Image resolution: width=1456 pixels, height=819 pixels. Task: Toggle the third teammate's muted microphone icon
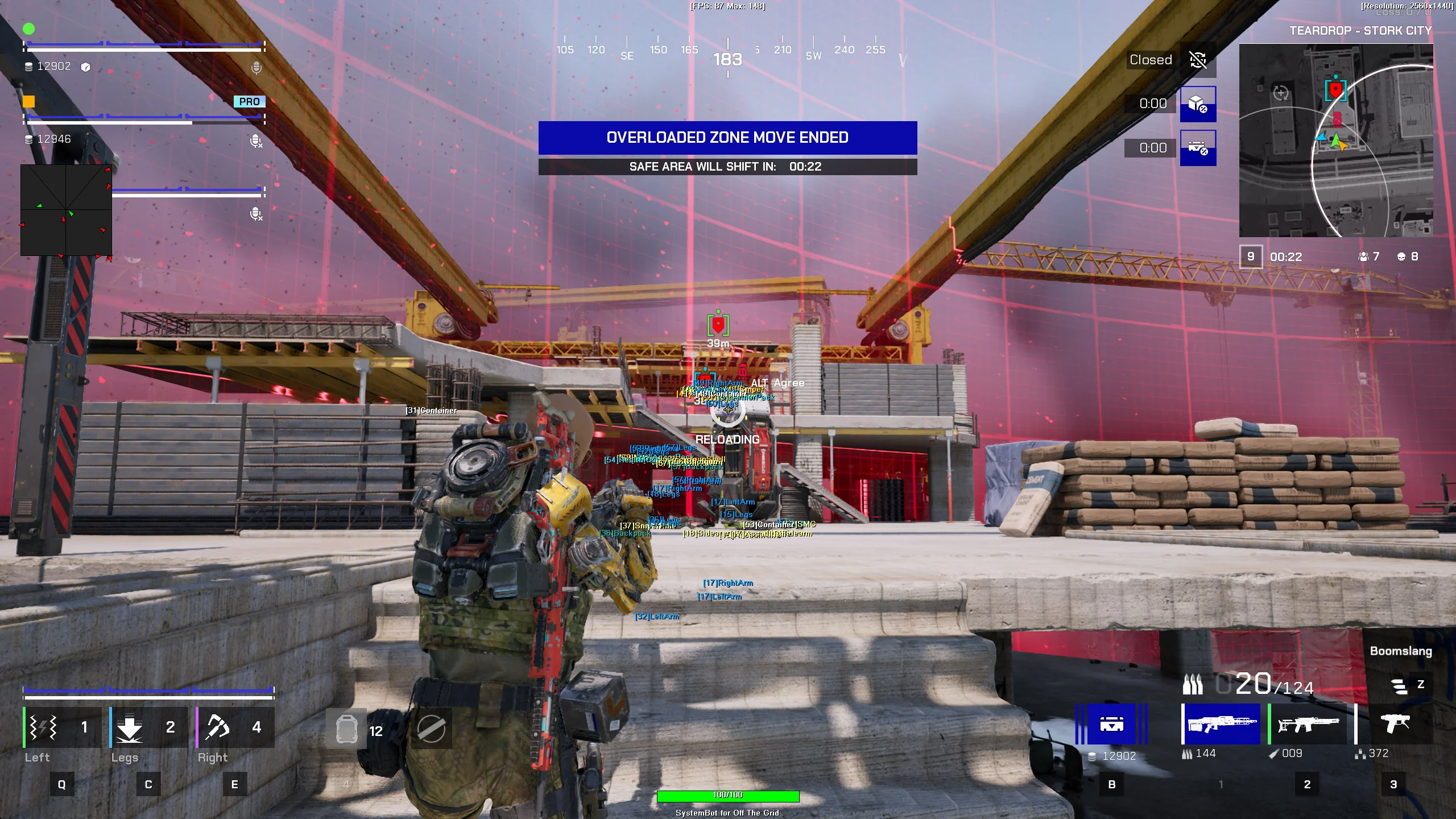(x=257, y=214)
